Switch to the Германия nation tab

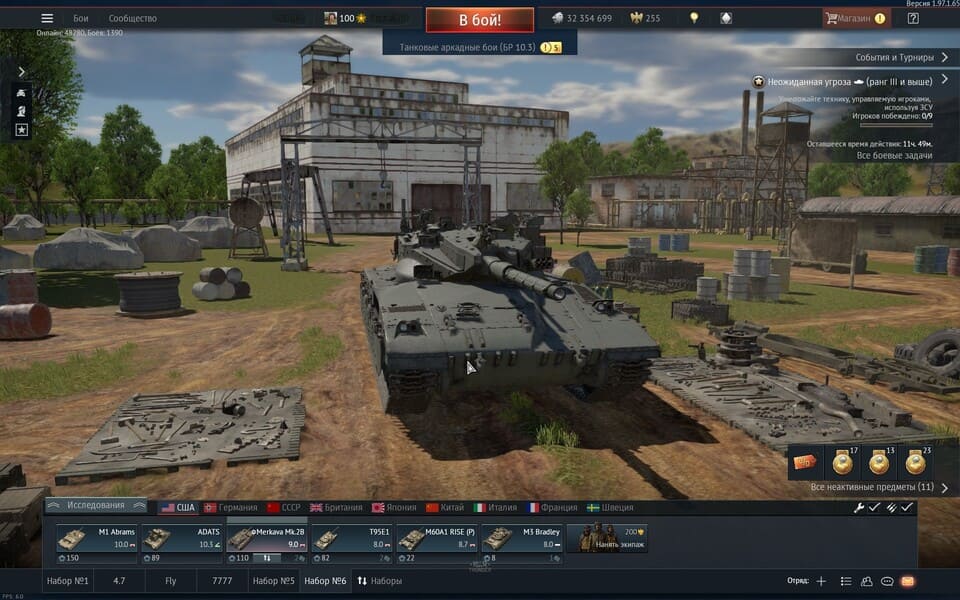[x=230, y=508]
